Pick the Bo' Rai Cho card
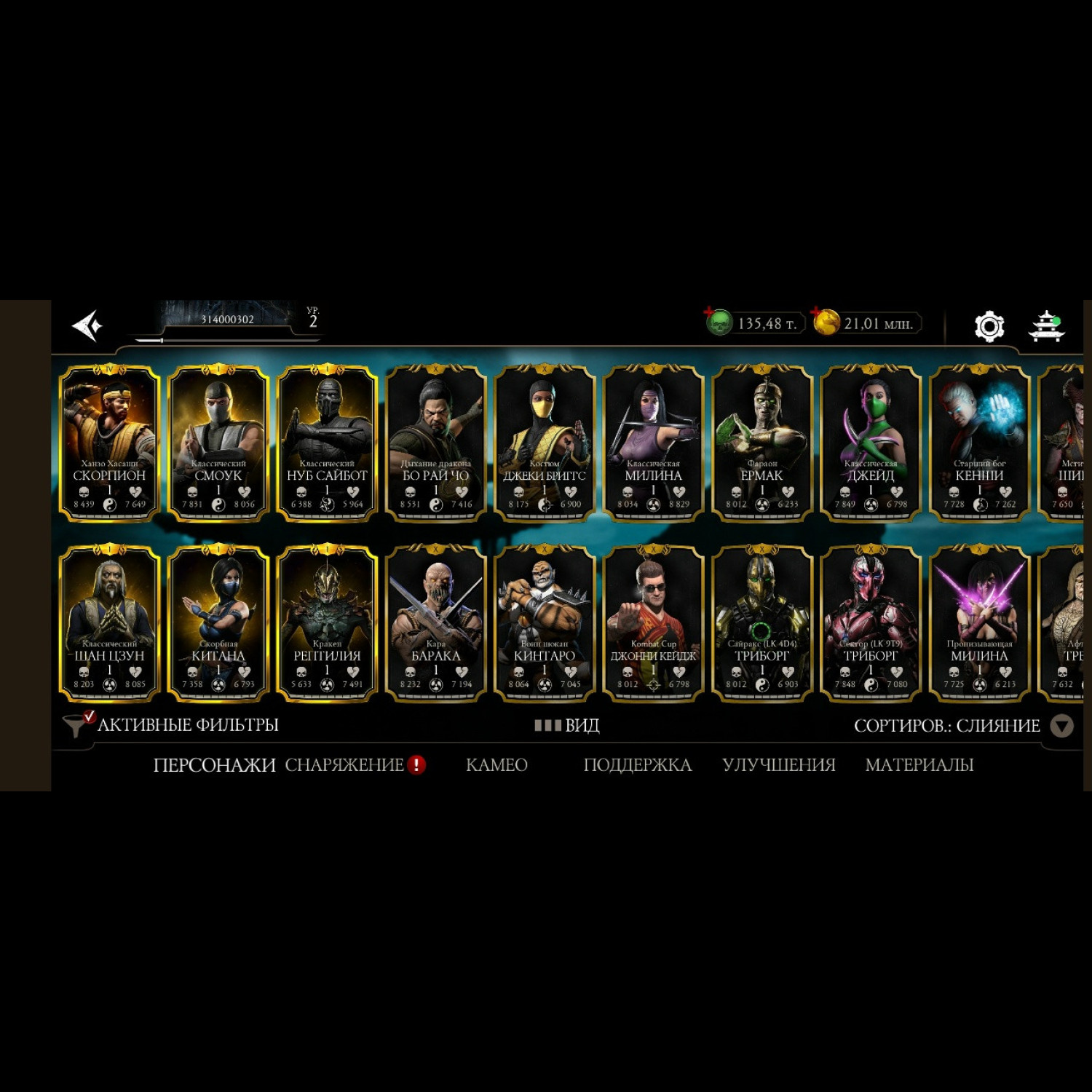Image resolution: width=1092 pixels, height=1092 pixels. pos(435,443)
